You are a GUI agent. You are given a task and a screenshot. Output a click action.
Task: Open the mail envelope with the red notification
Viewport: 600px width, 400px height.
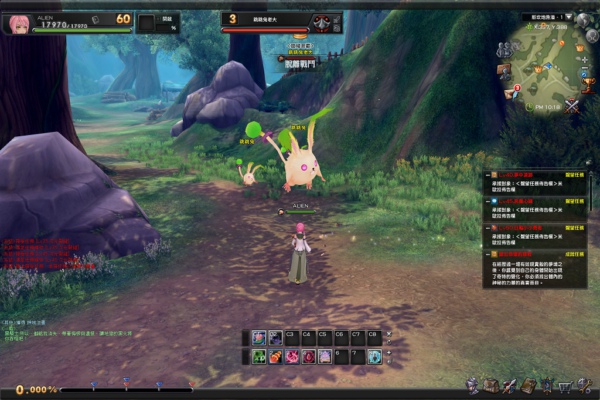pos(512,94)
